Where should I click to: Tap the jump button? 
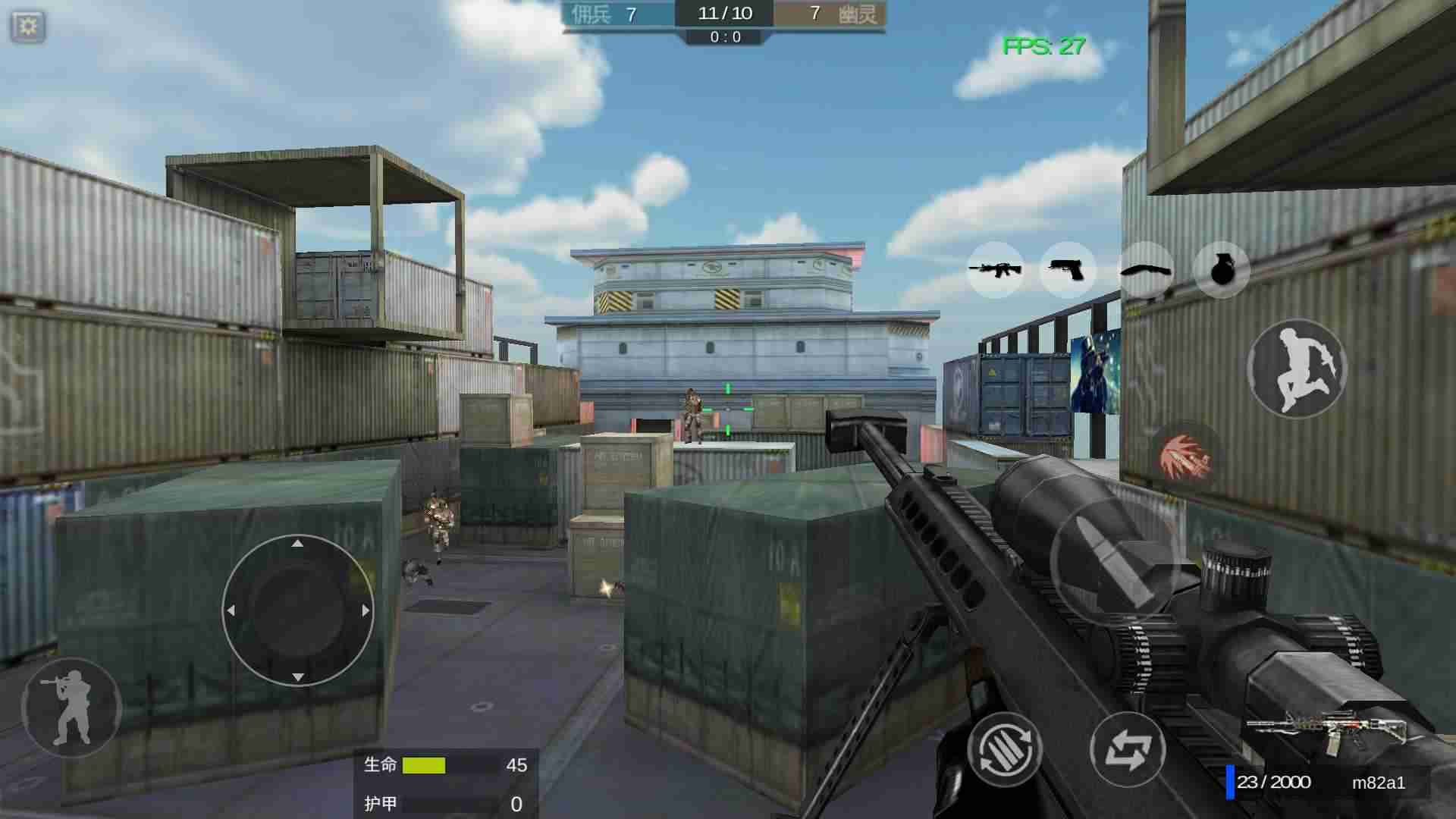point(1297,369)
